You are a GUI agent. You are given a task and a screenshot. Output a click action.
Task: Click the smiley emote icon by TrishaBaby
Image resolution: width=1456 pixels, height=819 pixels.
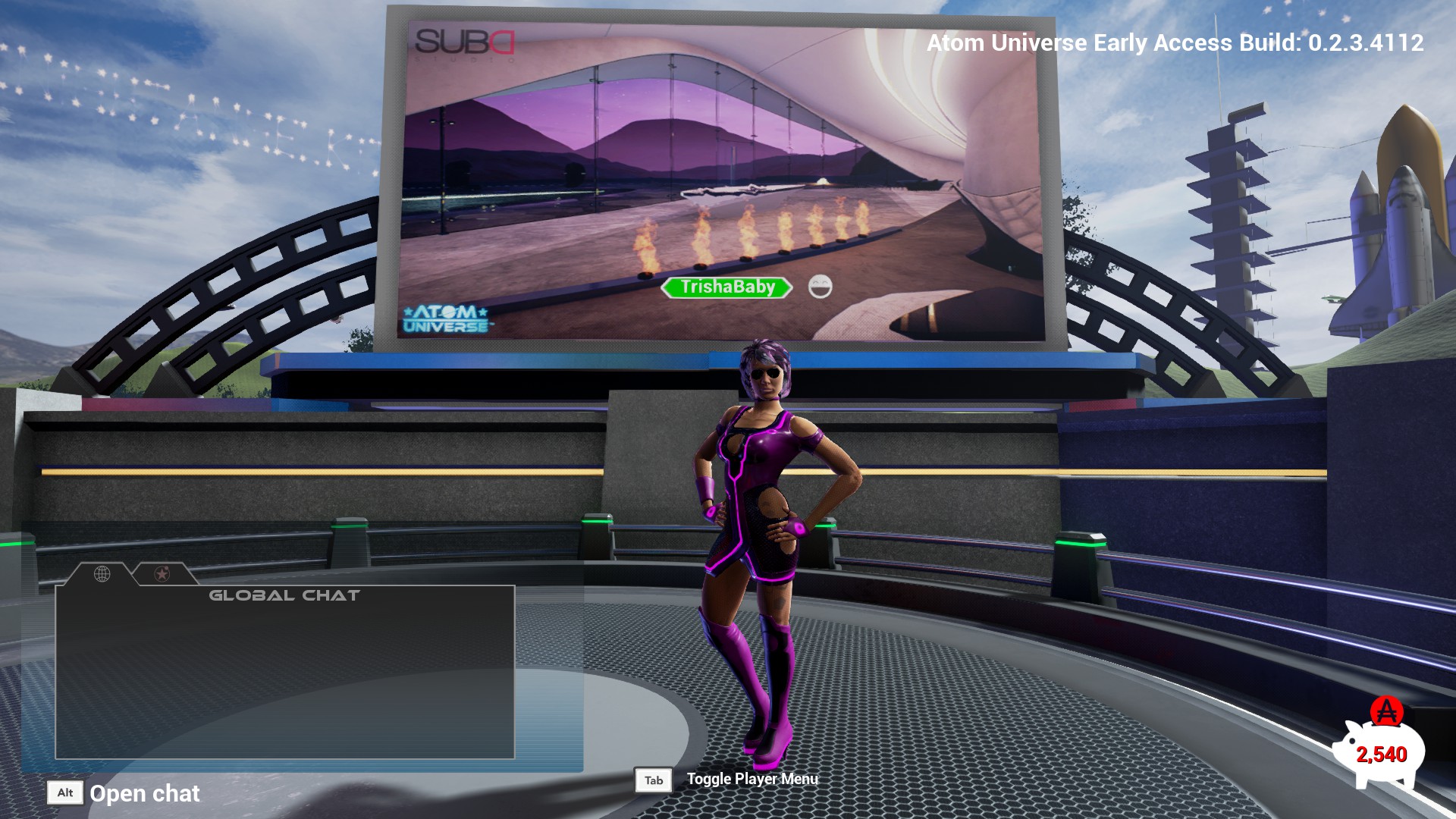820,287
